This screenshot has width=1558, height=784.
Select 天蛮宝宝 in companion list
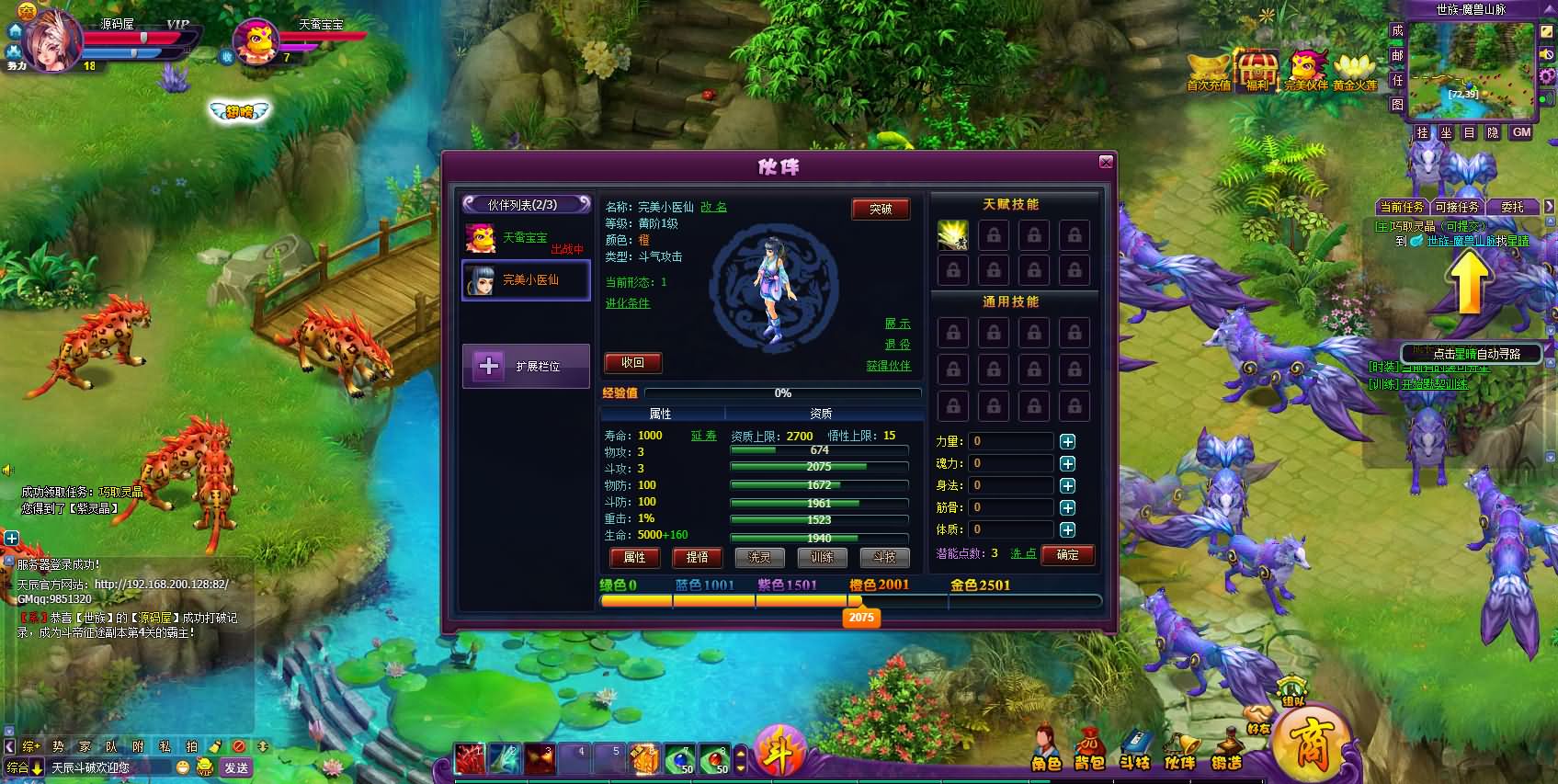click(x=525, y=239)
